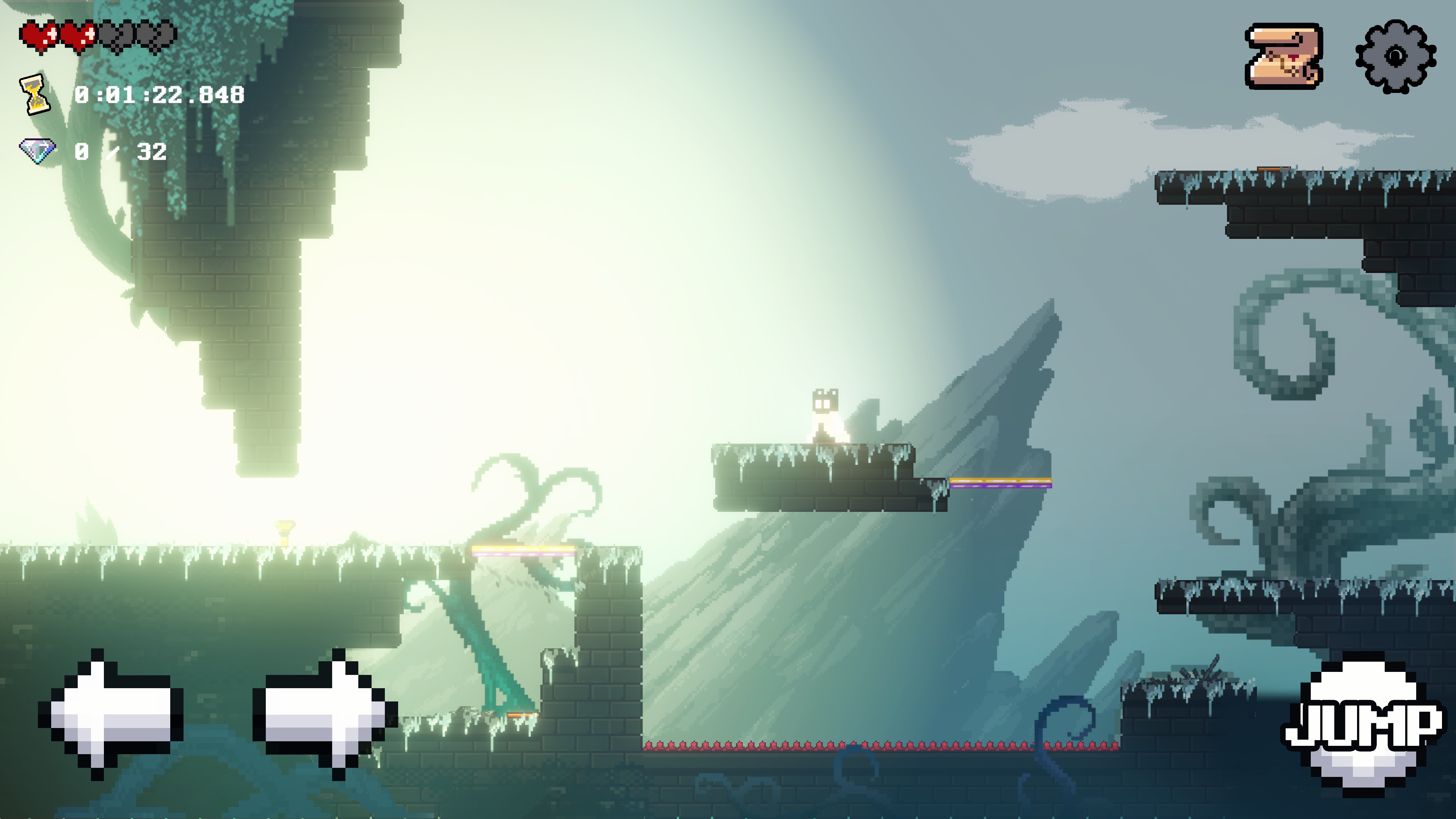Tap the right arrow move button
This screenshot has width=1456, height=819.
click(x=325, y=714)
